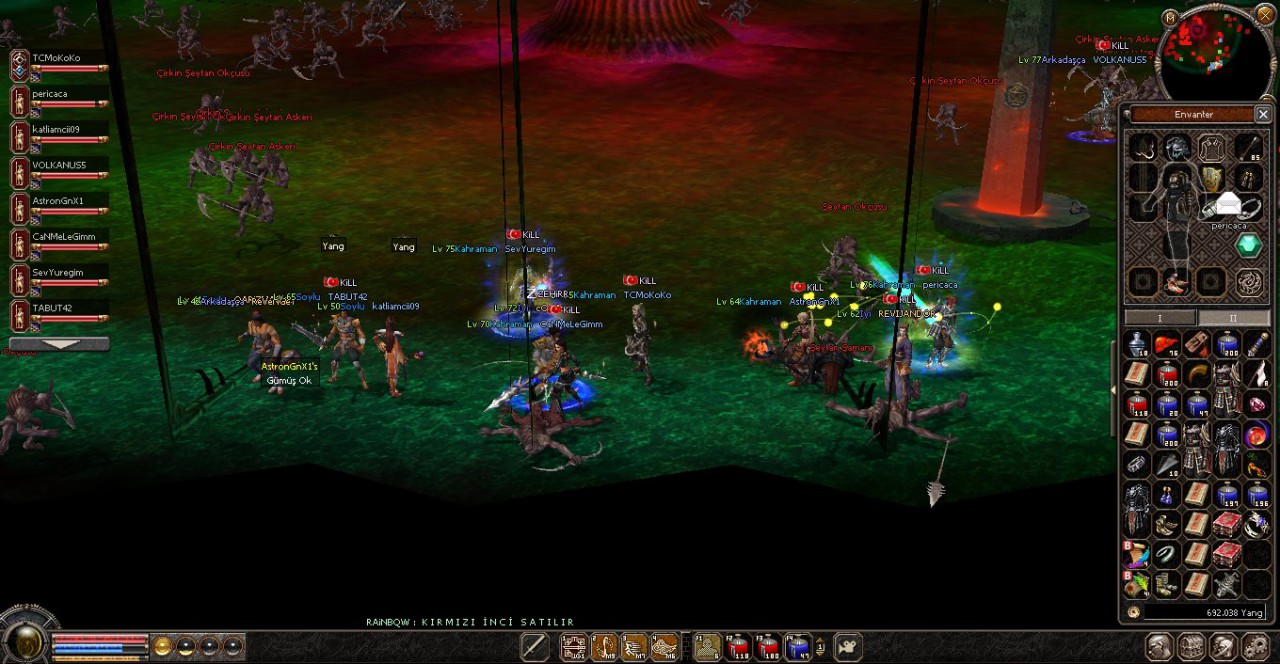Close the Envanter window
This screenshot has height=664, width=1280.
point(1263,115)
